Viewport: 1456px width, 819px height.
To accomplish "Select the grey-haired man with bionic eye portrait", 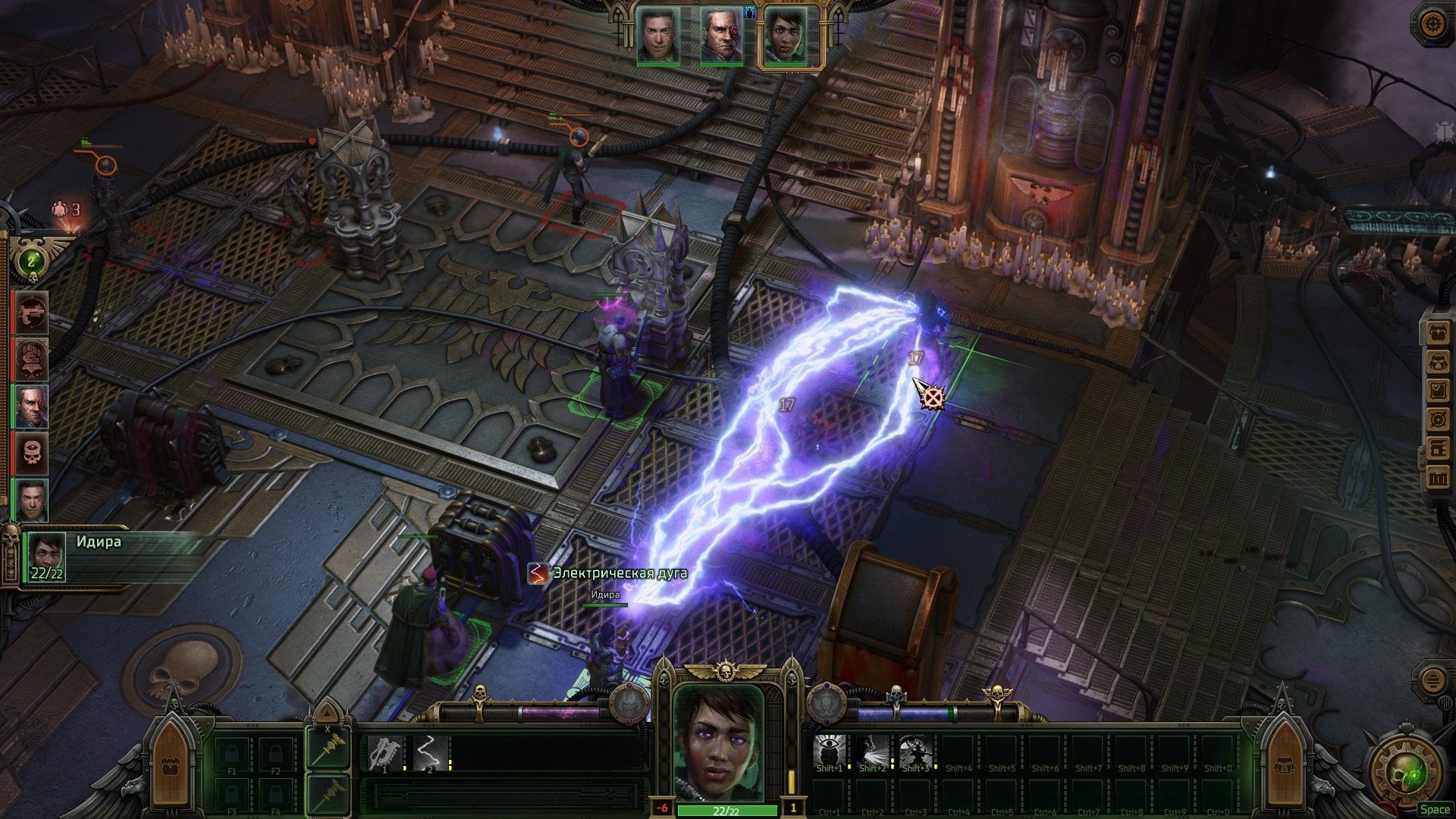I will click(721, 35).
